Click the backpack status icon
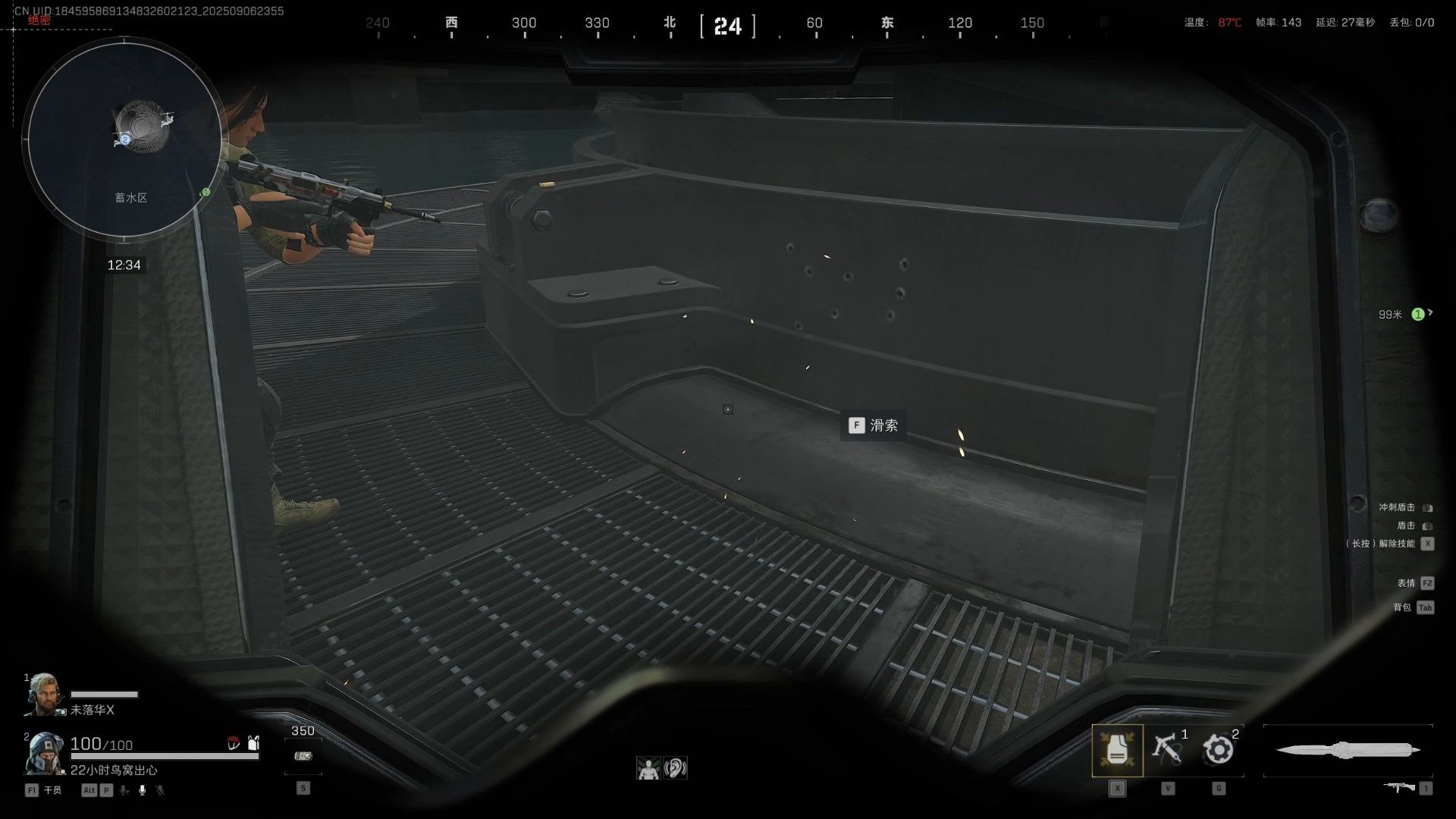 click(253, 743)
